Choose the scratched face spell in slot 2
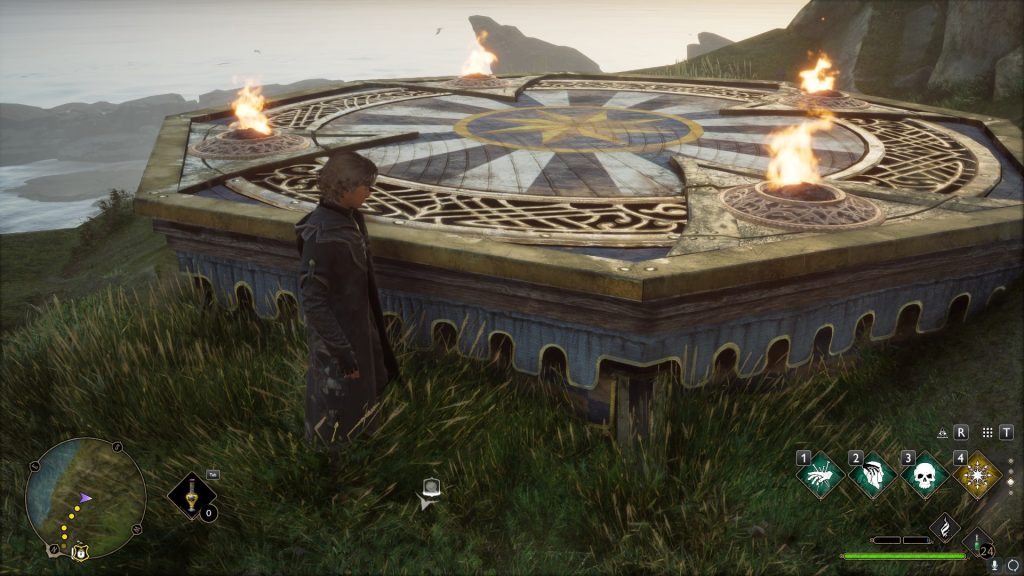This screenshot has width=1024, height=576. pos(872,475)
